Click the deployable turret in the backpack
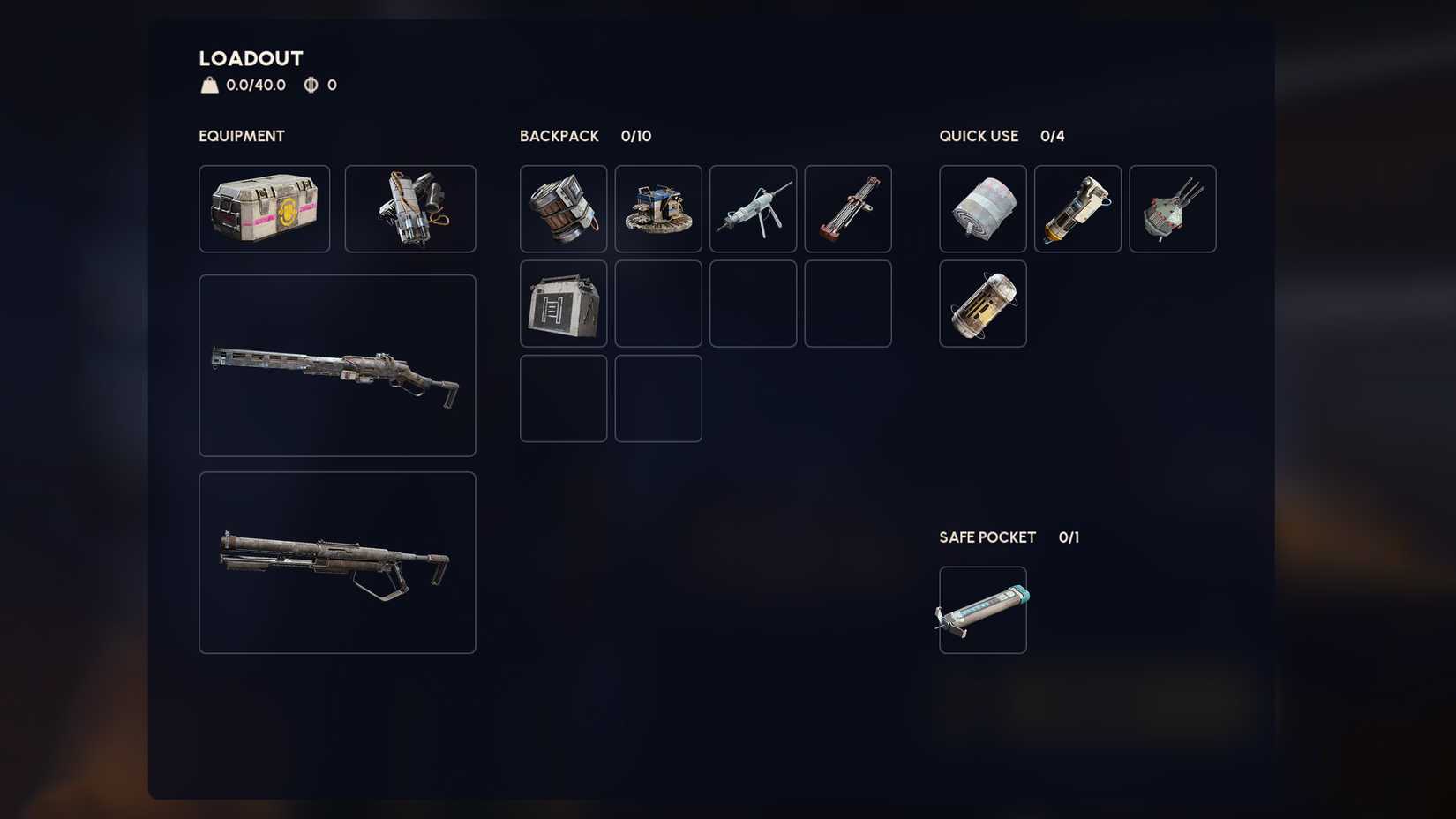 (657, 208)
